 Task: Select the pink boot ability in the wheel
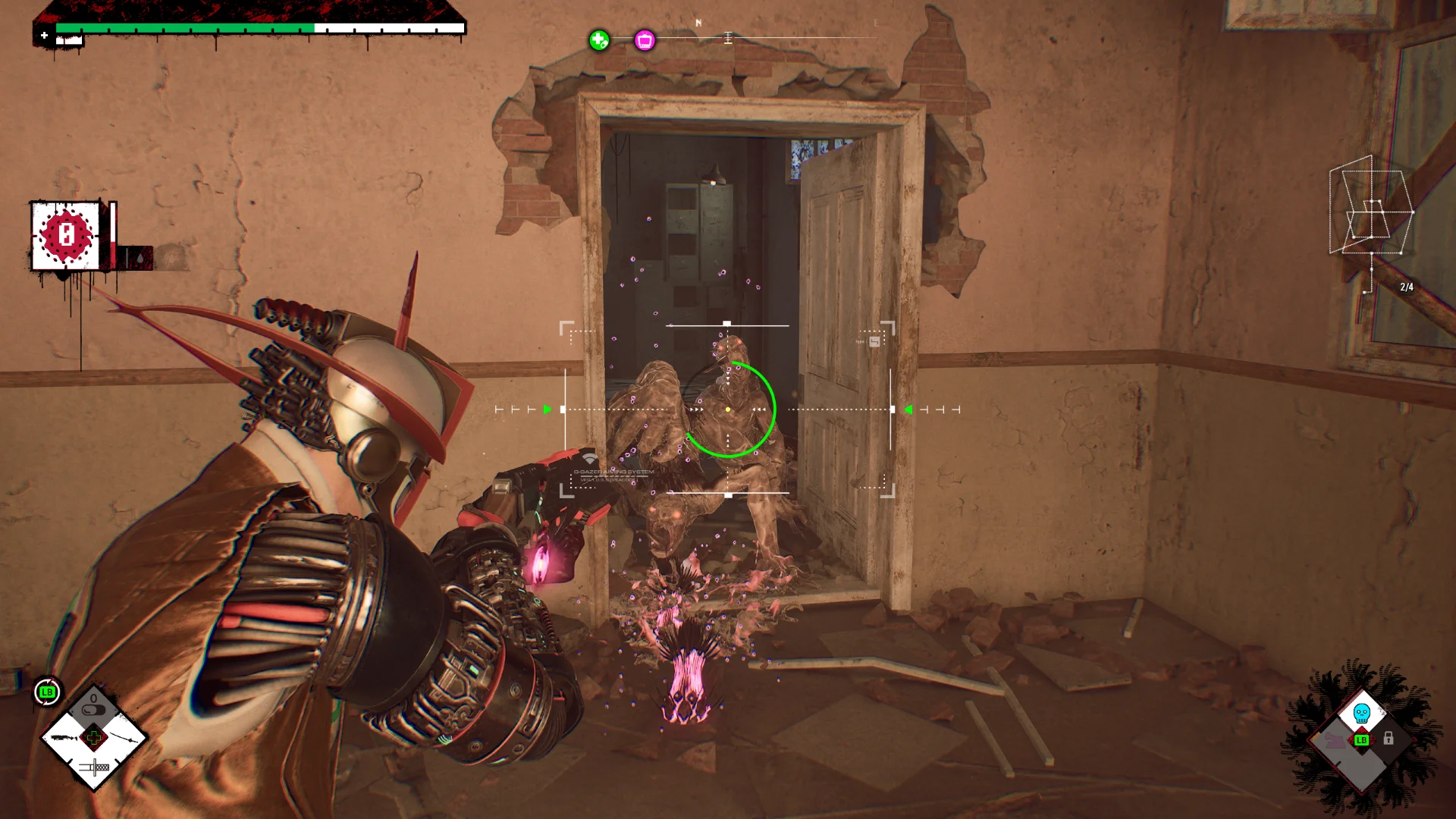(x=1334, y=741)
